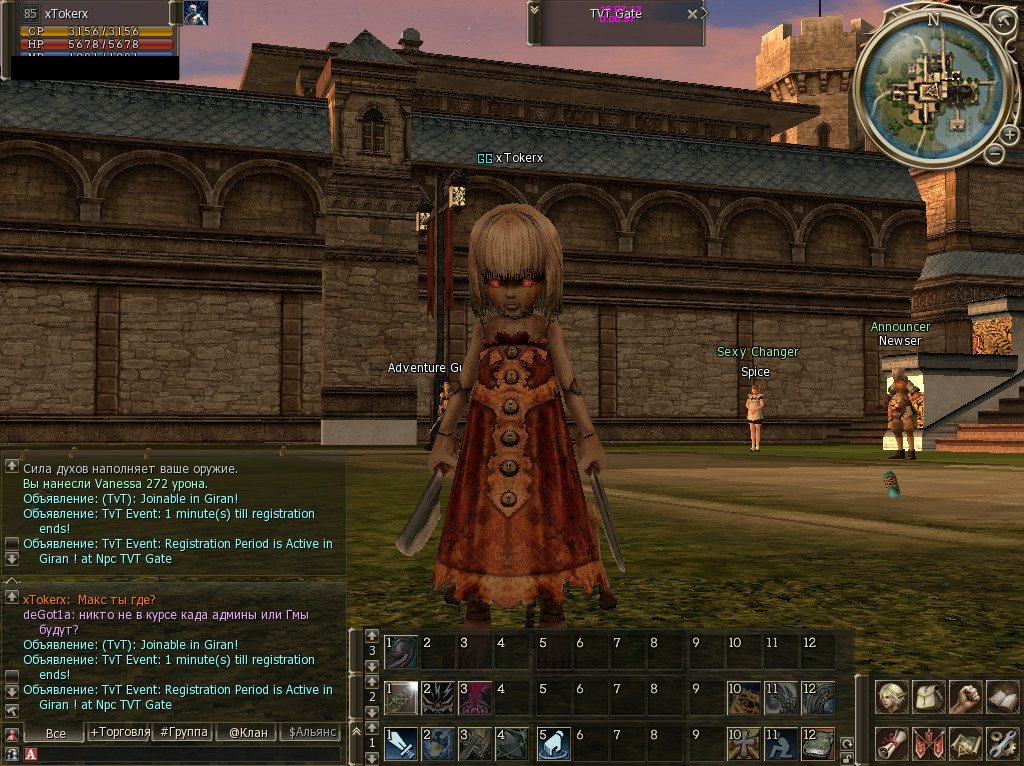This screenshot has width=1024, height=766.
Task: Close the TvT Gate target window
Action: click(692, 14)
